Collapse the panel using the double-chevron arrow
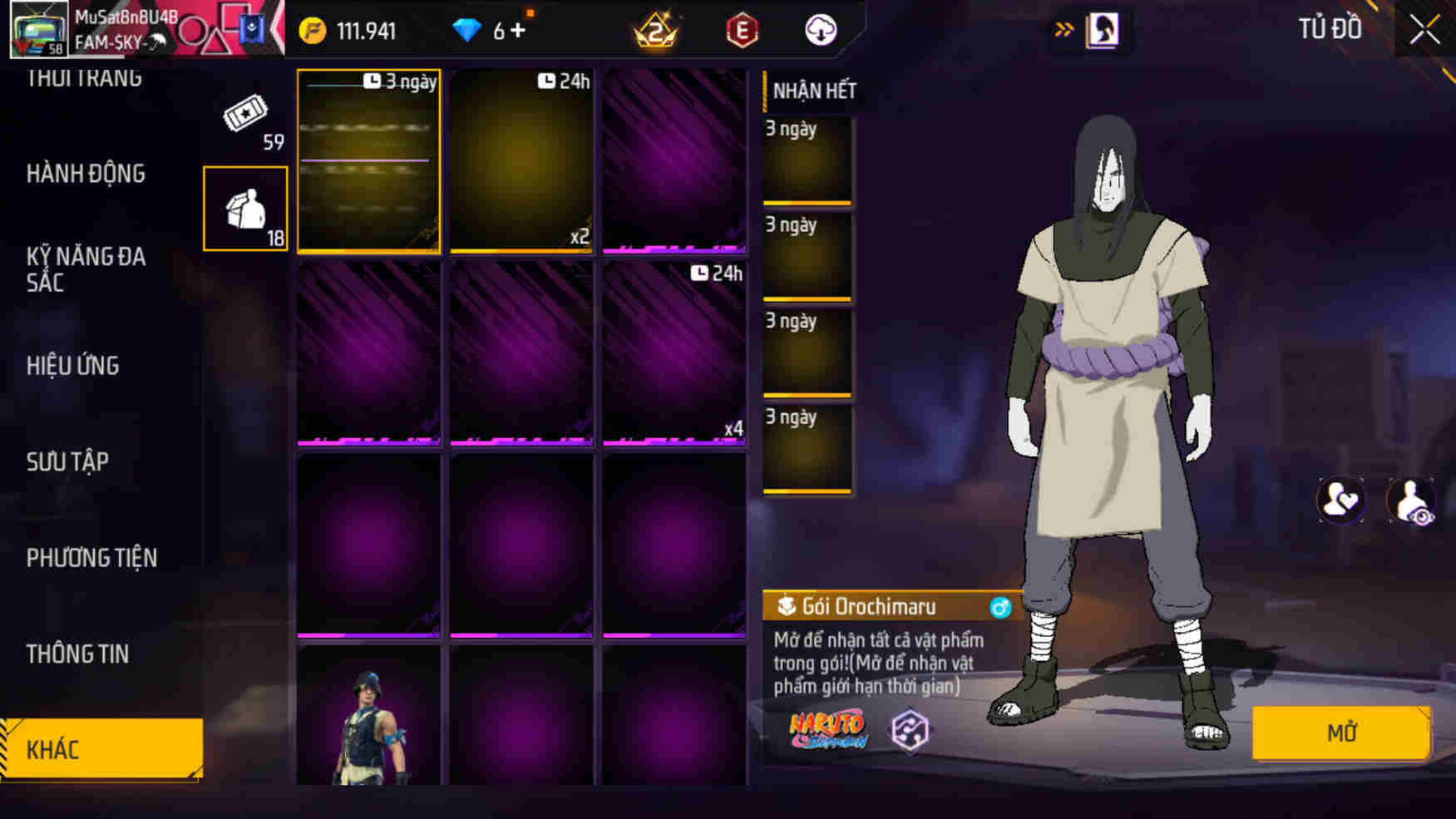 [1064, 27]
